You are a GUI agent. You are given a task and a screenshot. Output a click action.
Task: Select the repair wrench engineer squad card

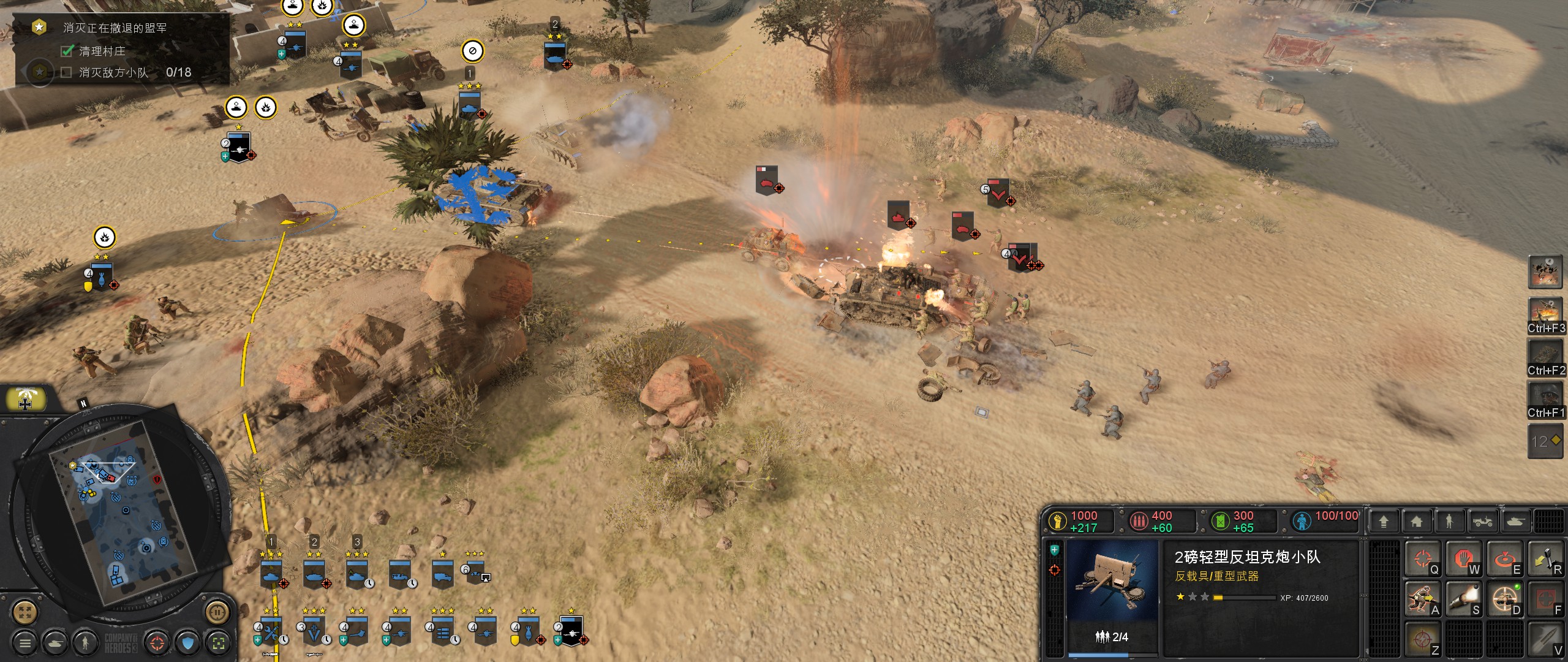(271, 631)
